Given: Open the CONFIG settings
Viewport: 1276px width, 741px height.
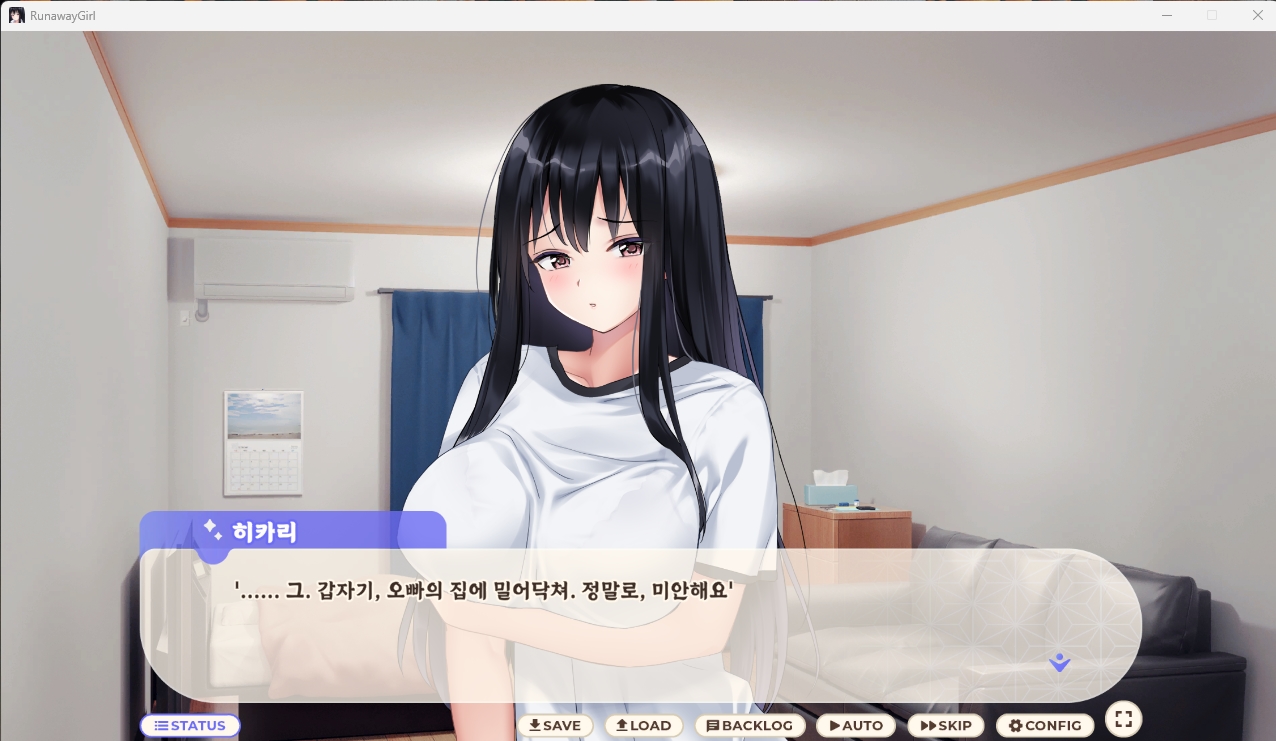Looking at the screenshot, I should pyautogui.click(x=1045, y=726).
